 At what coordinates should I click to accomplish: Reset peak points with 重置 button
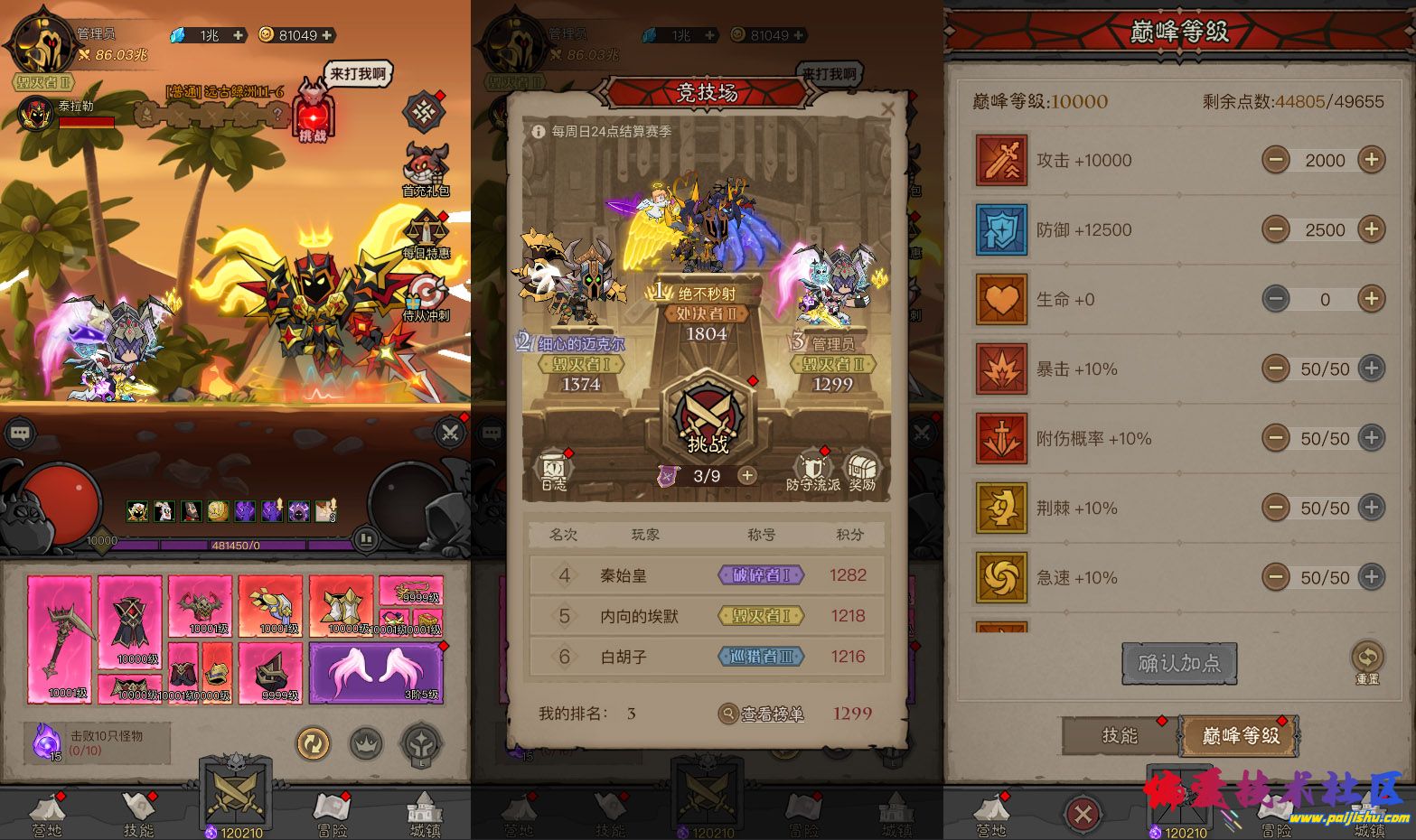pyautogui.click(x=1366, y=660)
